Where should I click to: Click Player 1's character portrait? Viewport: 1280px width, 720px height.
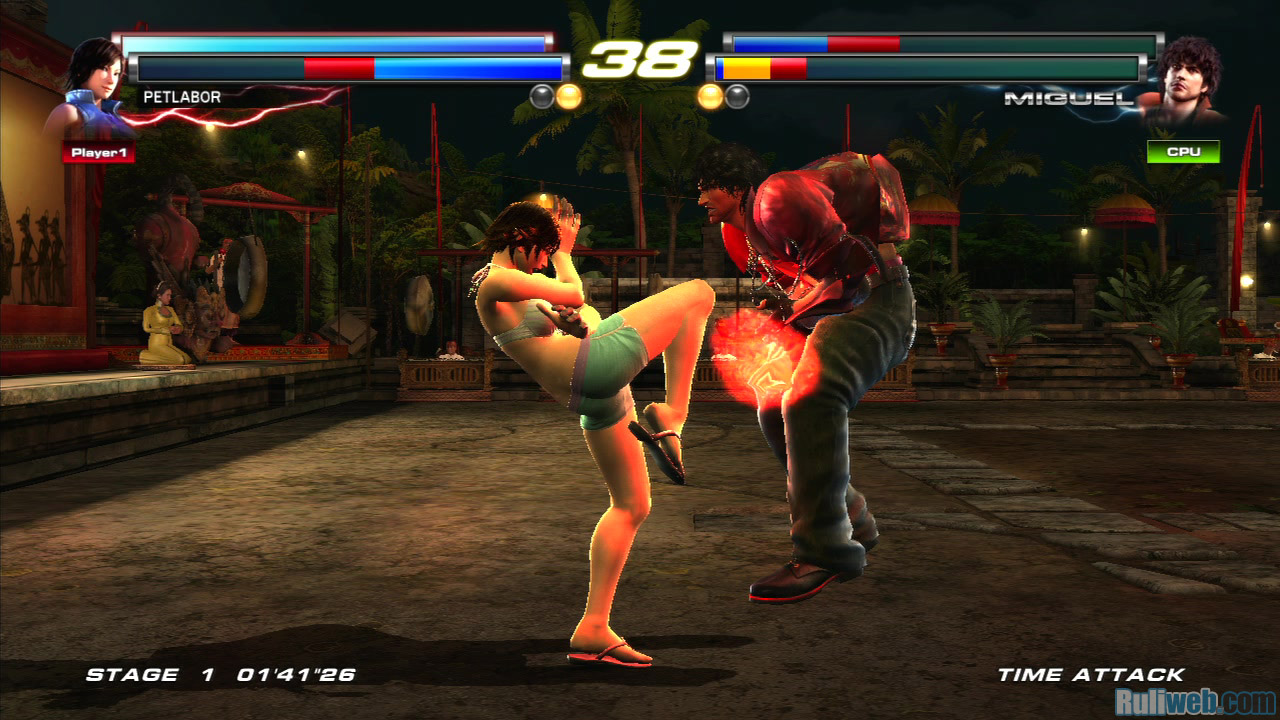[x=92, y=88]
